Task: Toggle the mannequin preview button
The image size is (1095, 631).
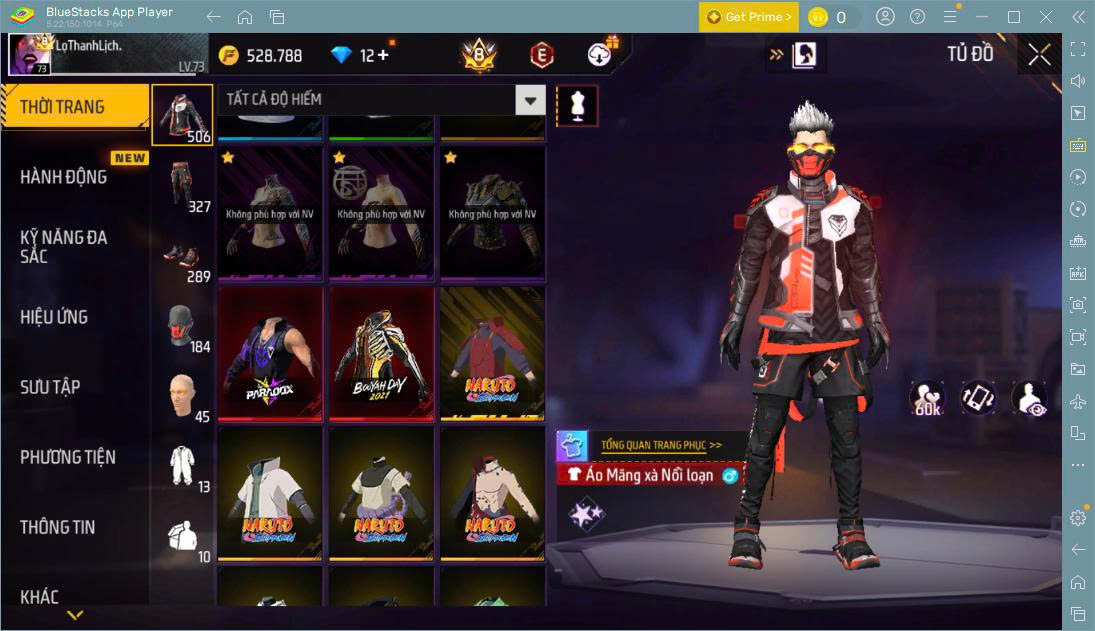Action: pyautogui.click(x=577, y=105)
